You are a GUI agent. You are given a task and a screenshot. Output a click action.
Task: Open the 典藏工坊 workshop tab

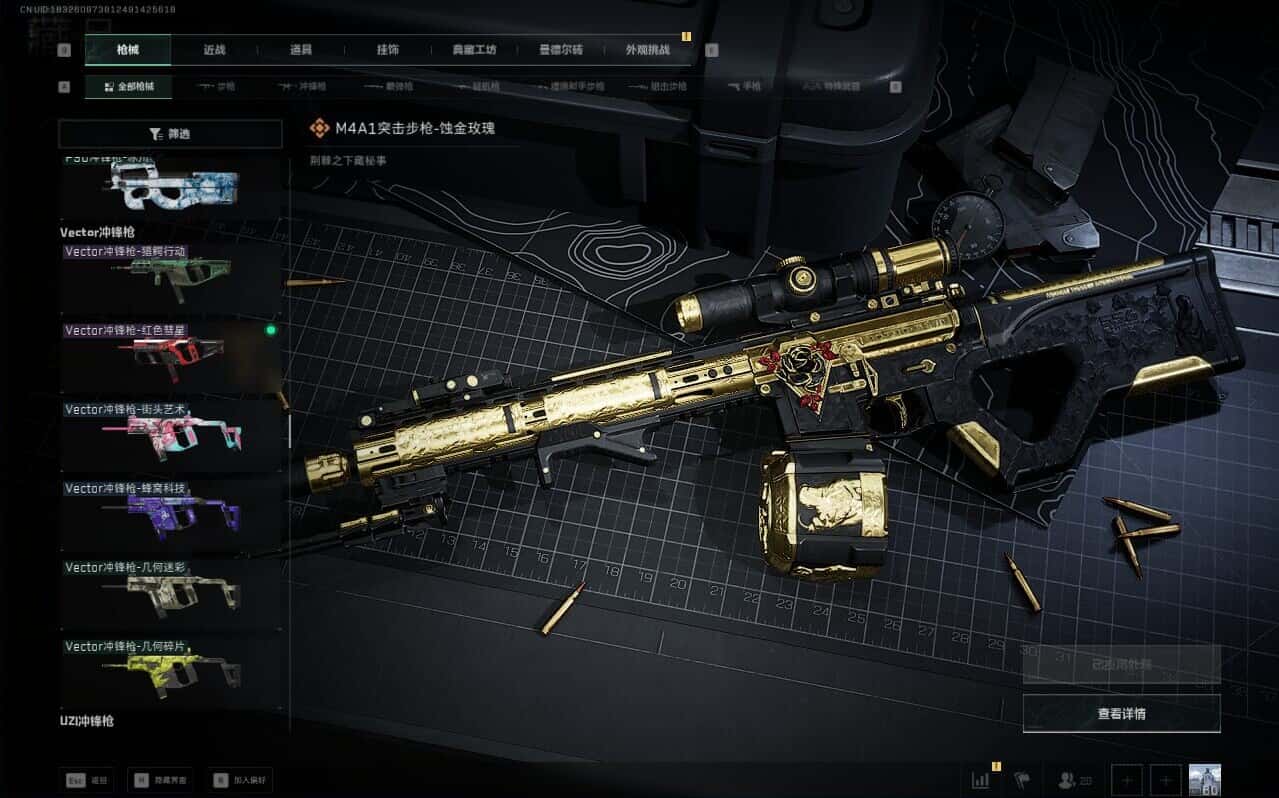(x=474, y=49)
